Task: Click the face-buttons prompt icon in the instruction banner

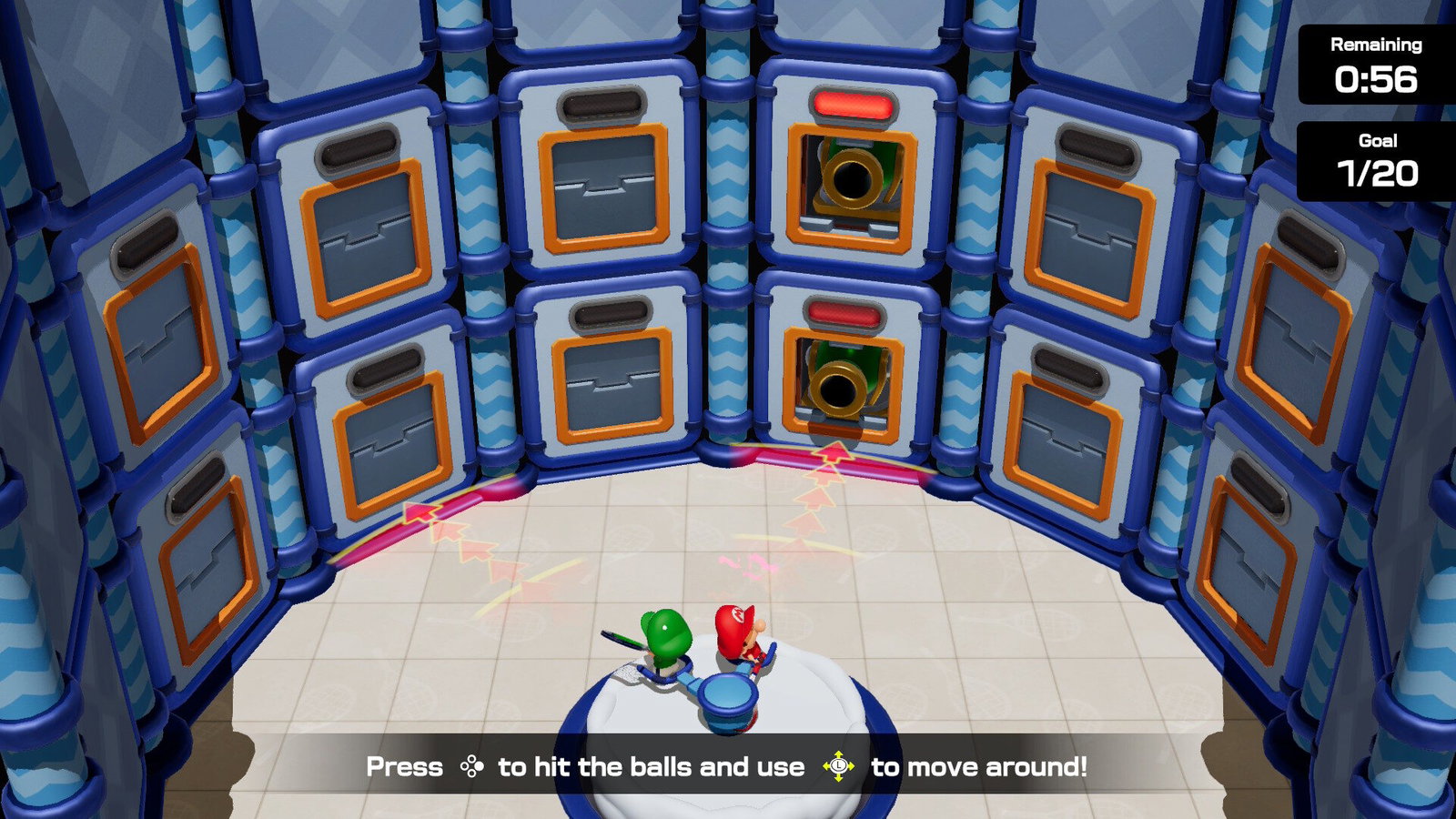Action: 473,767
